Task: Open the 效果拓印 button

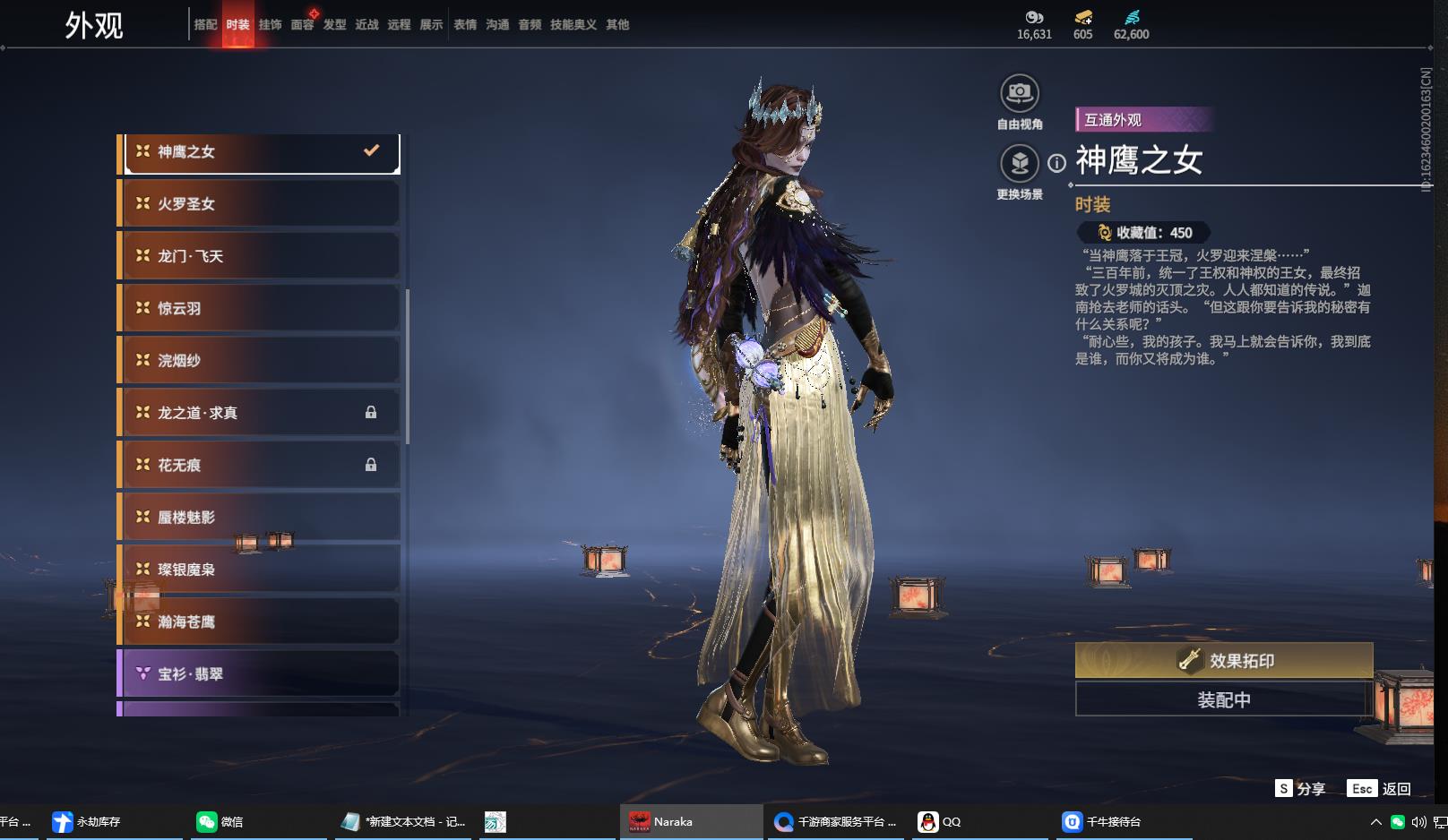Action: pos(1223,661)
